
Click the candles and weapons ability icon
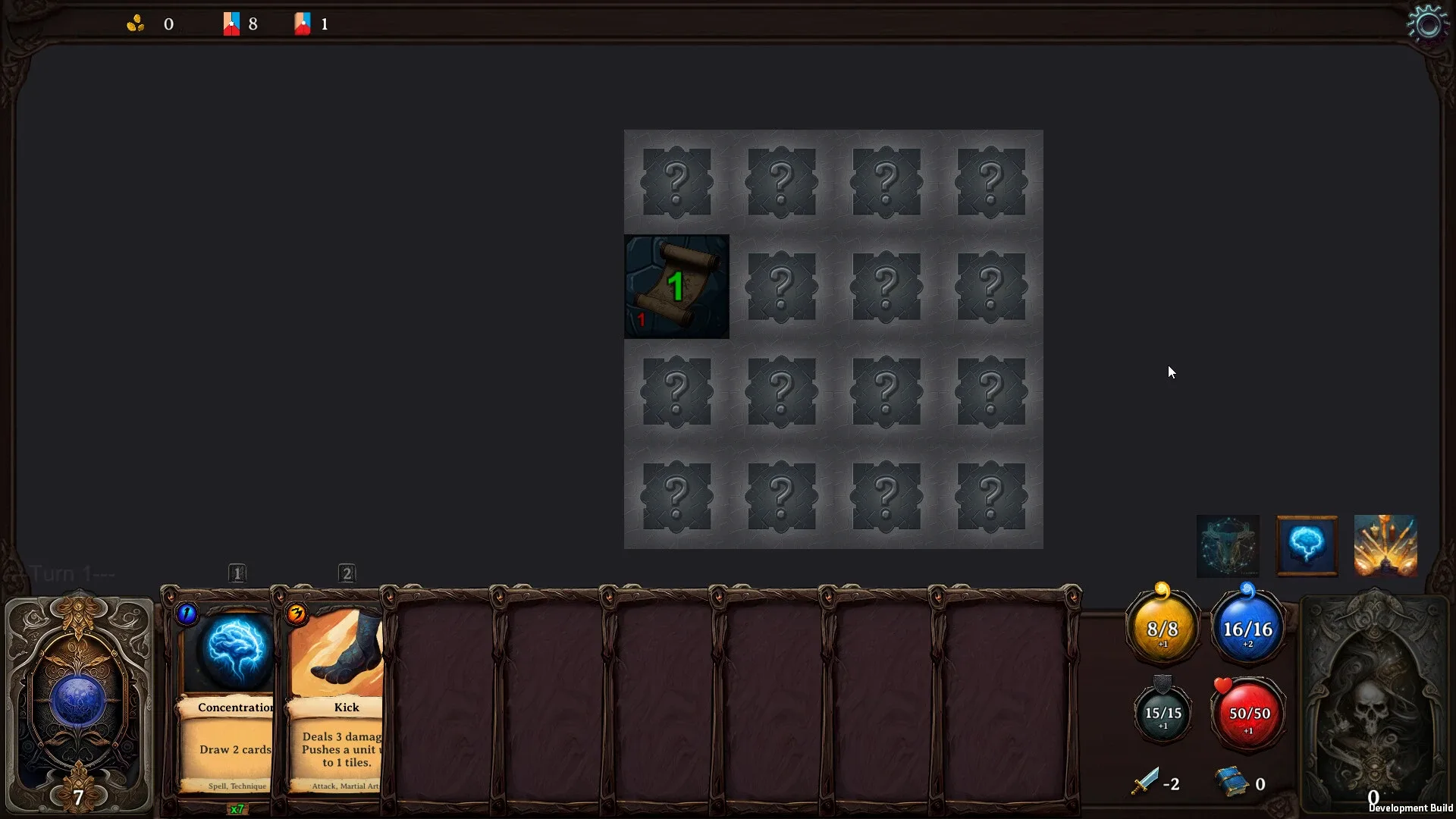1385,544
